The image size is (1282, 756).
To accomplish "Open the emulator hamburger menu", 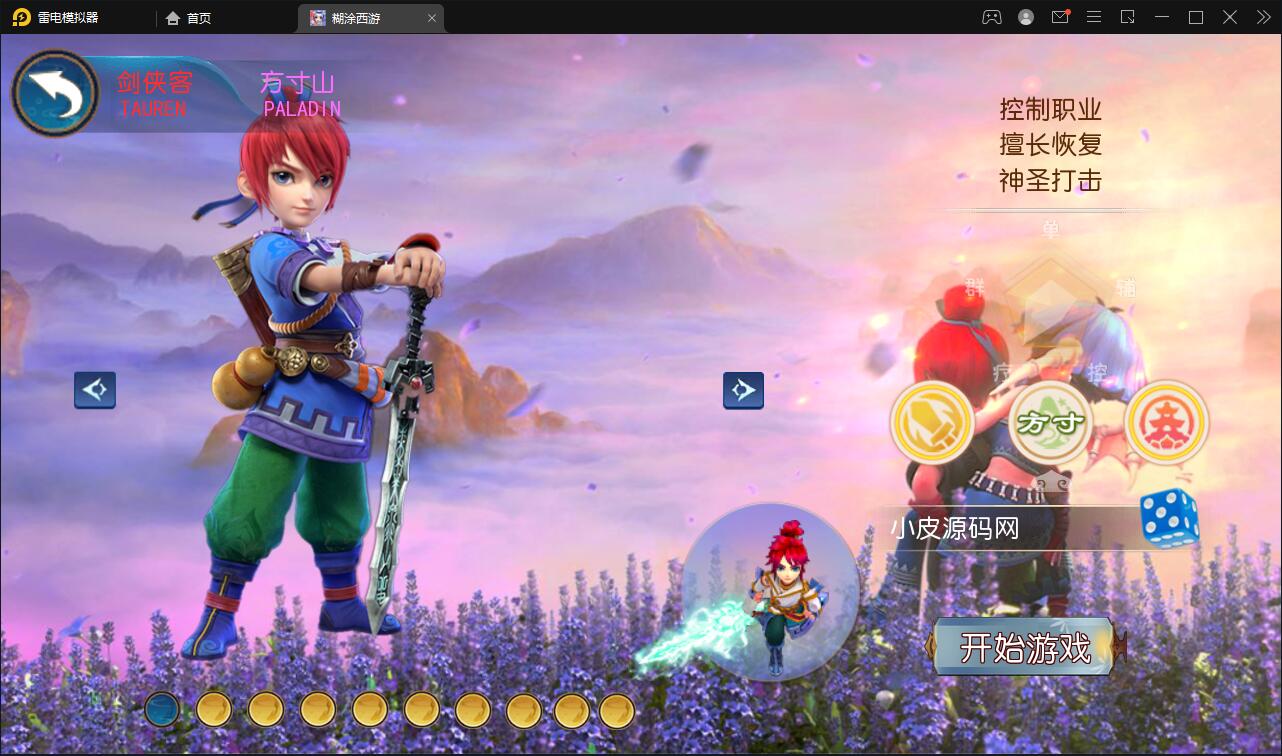I will [x=1094, y=17].
